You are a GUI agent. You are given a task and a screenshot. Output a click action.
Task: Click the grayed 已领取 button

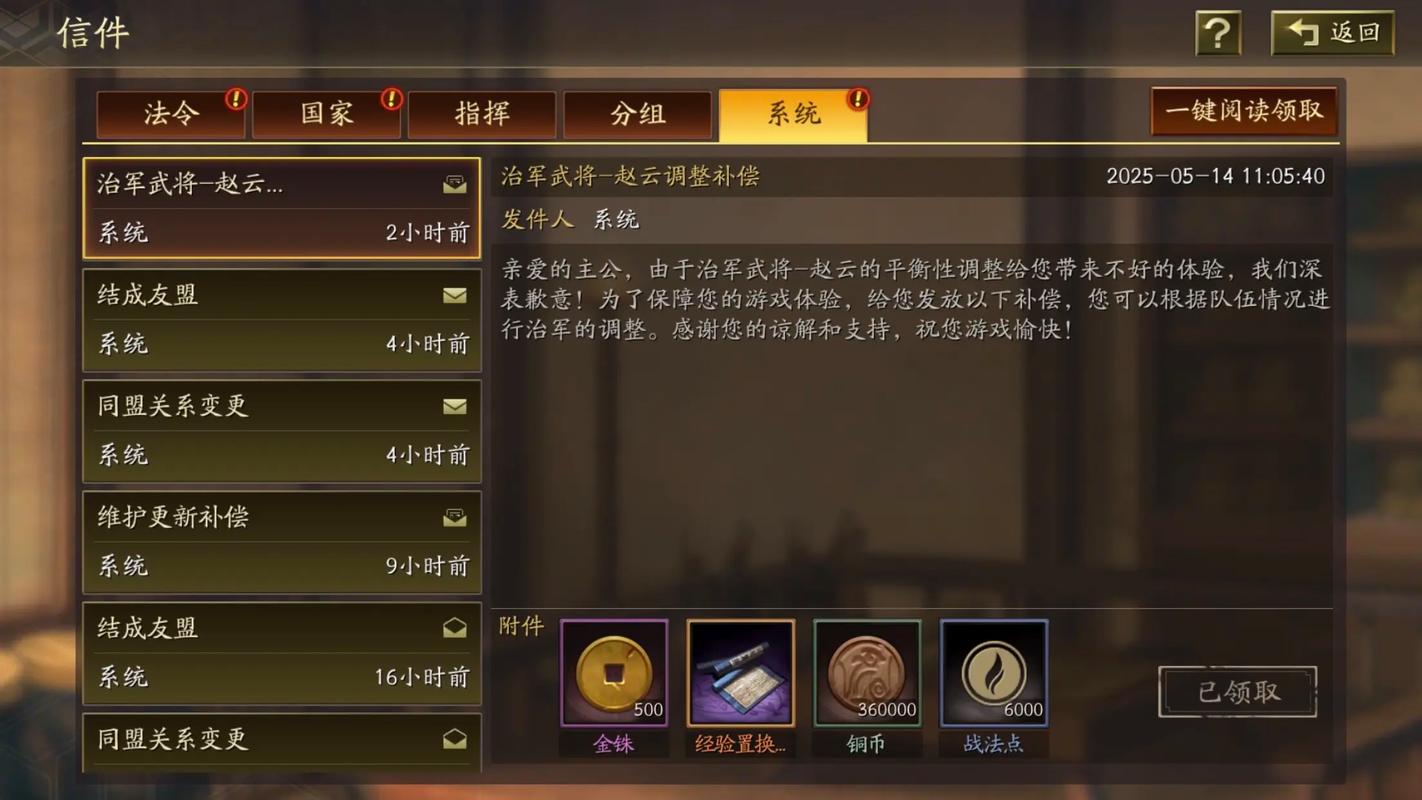[1237, 691]
